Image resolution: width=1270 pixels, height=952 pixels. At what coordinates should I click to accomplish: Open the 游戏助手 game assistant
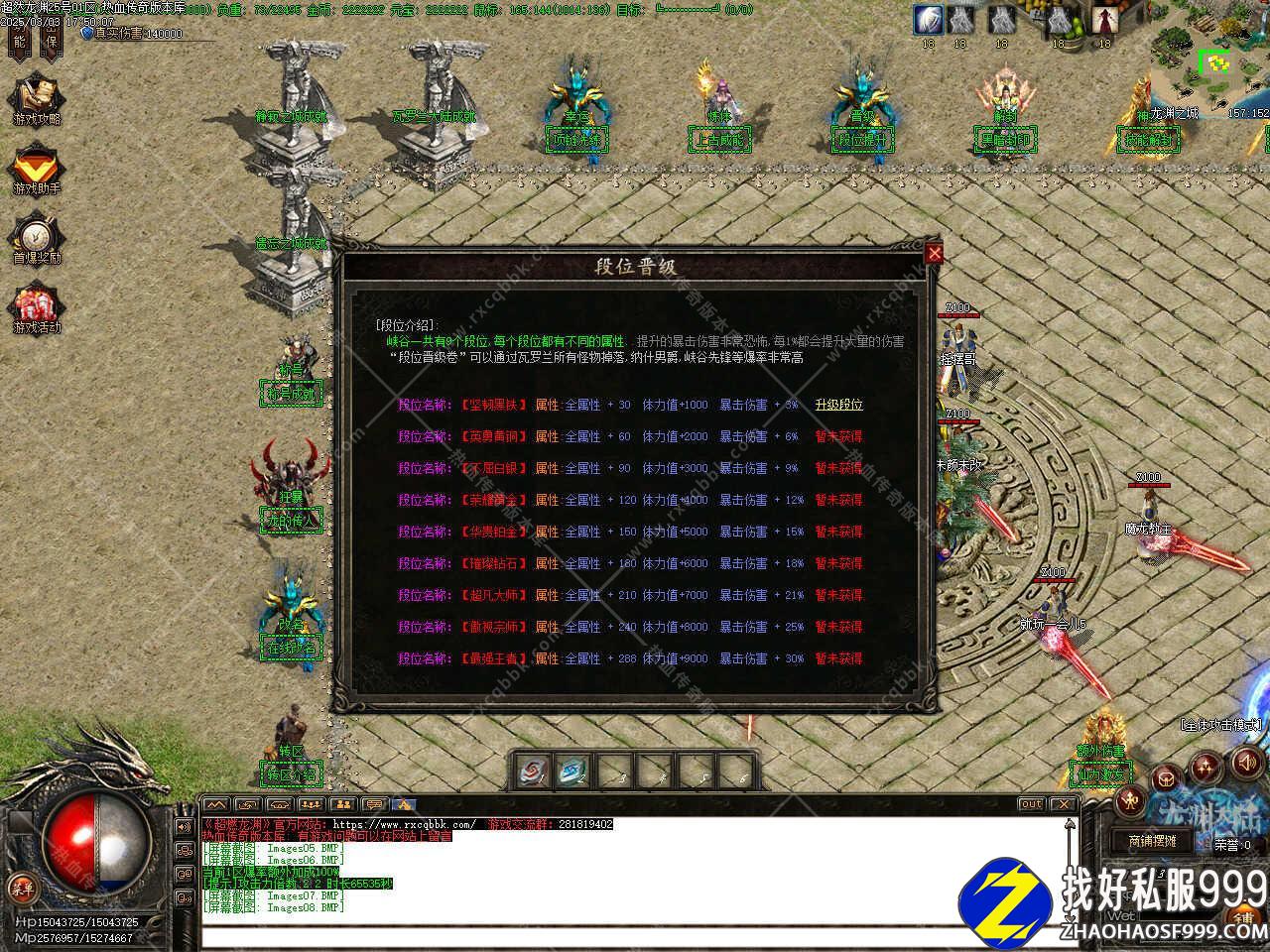pyautogui.click(x=37, y=170)
